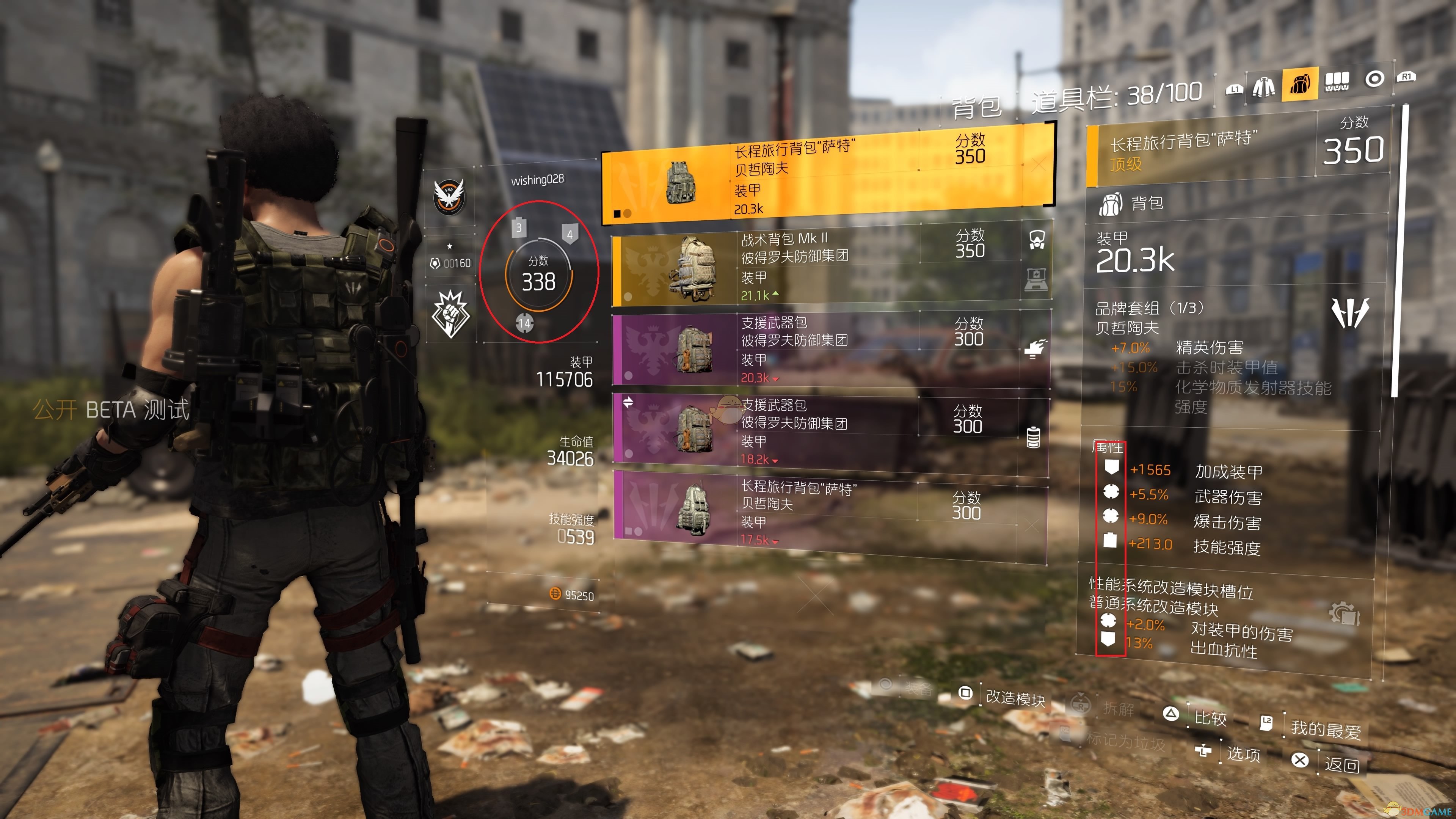The height and width of the screenshot is (819, 1456).
Task: Open the highlighted backpack icon tab
Action: [x=1299, y=84]
